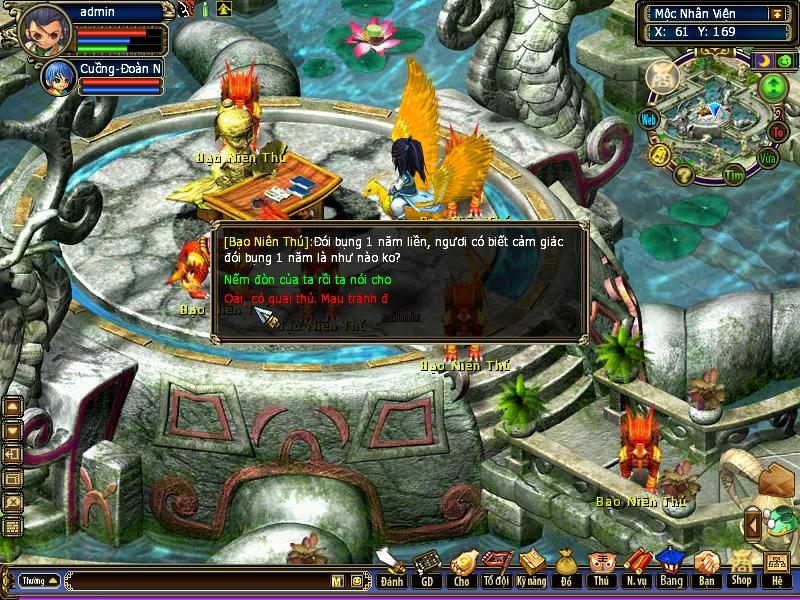Open the Hệ system menu
This screenshot has width=800, height=600.
pyautogui.click(x=776, y=570)
